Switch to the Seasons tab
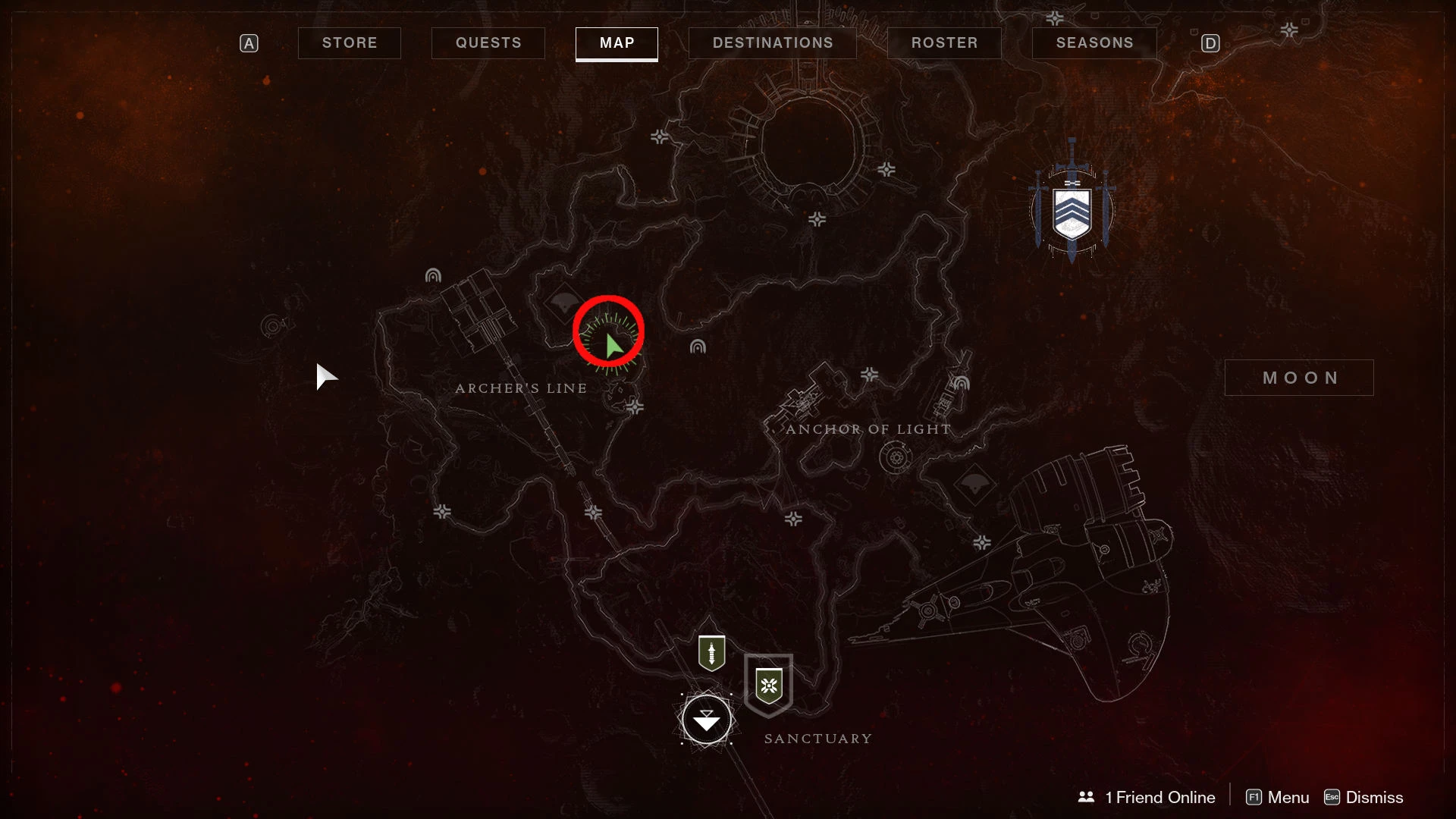 [x=1094, y=43]
